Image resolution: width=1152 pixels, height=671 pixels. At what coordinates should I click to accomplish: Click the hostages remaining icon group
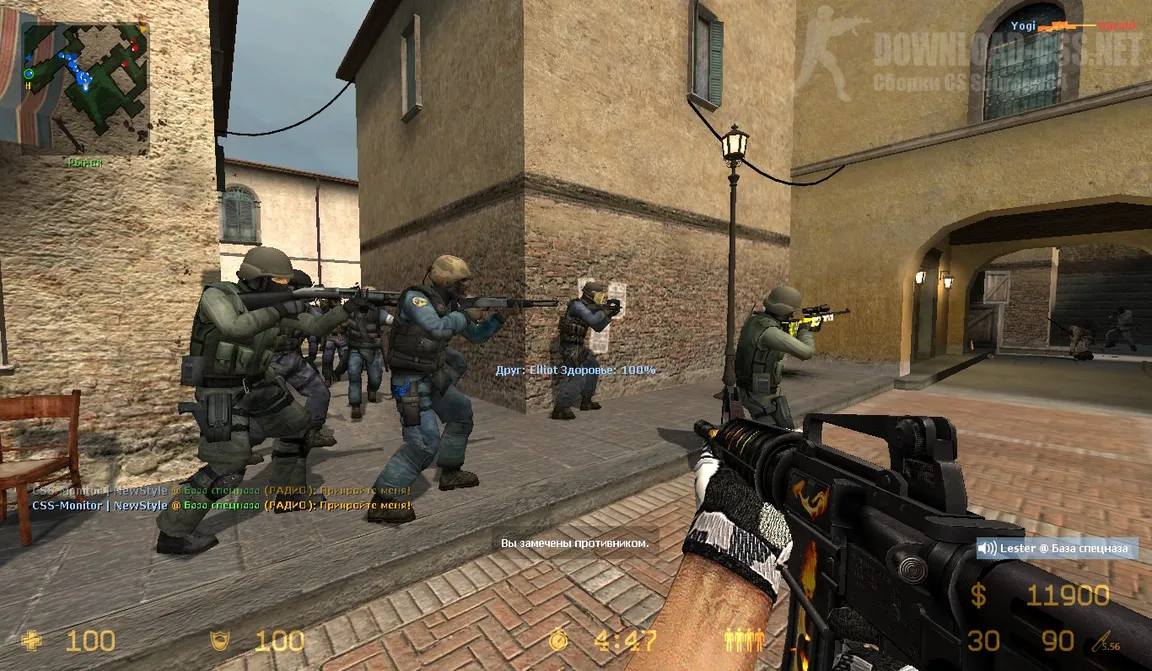pyautogui.click(x=744, y=639)
